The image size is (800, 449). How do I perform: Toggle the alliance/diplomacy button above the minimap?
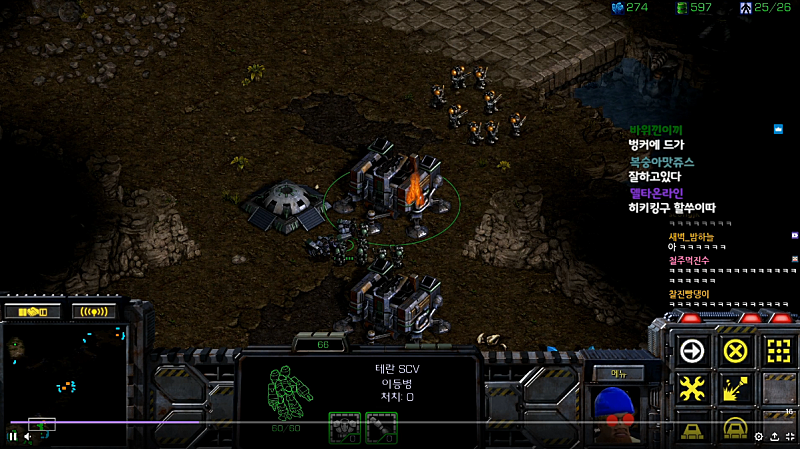tap(34, 311)
